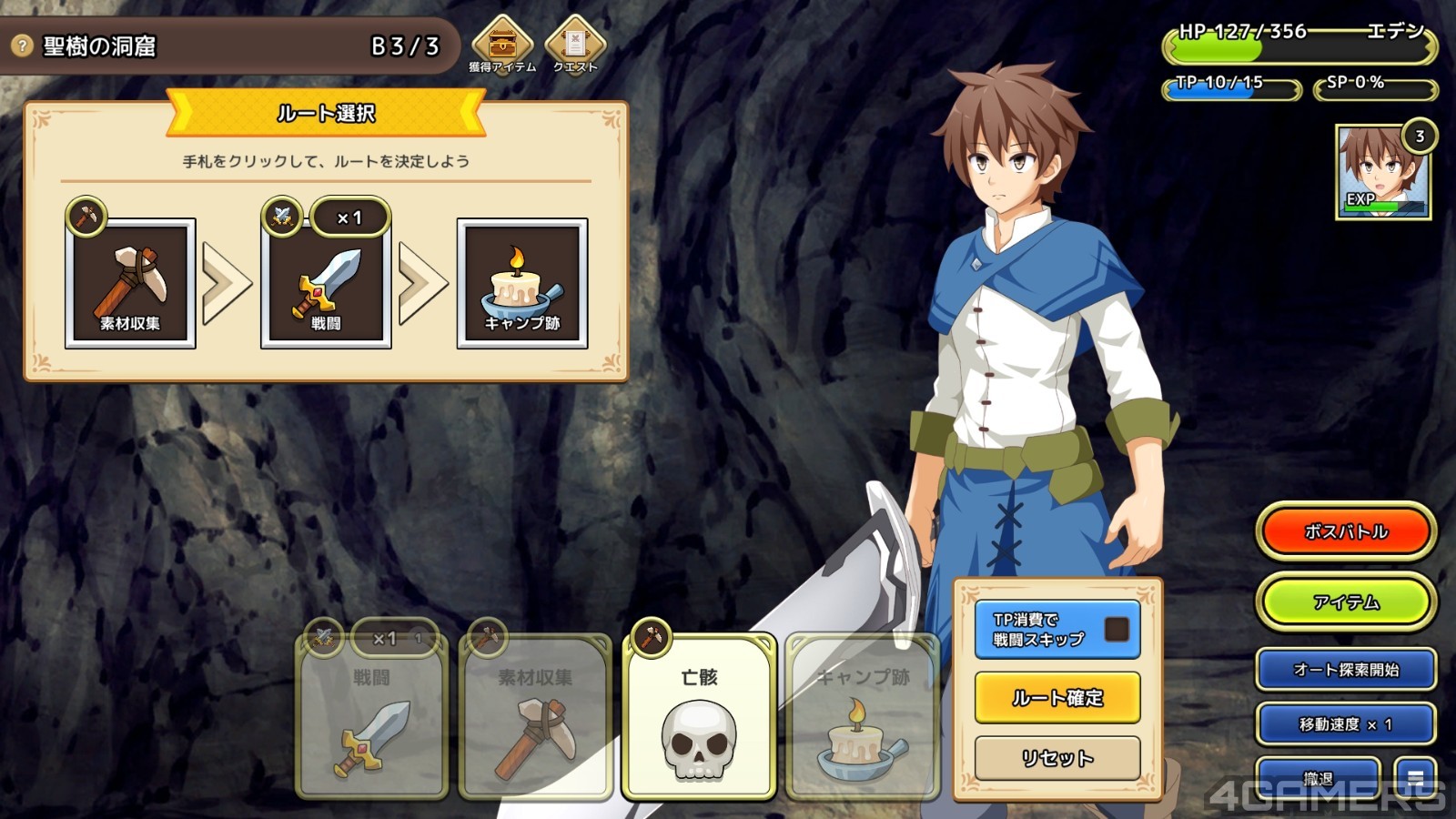Toggle the TP消費で戦闘スキップ checkbox
Image resolution: width=1456 pixels, height=819 pixels.
tap(1117, 629)
